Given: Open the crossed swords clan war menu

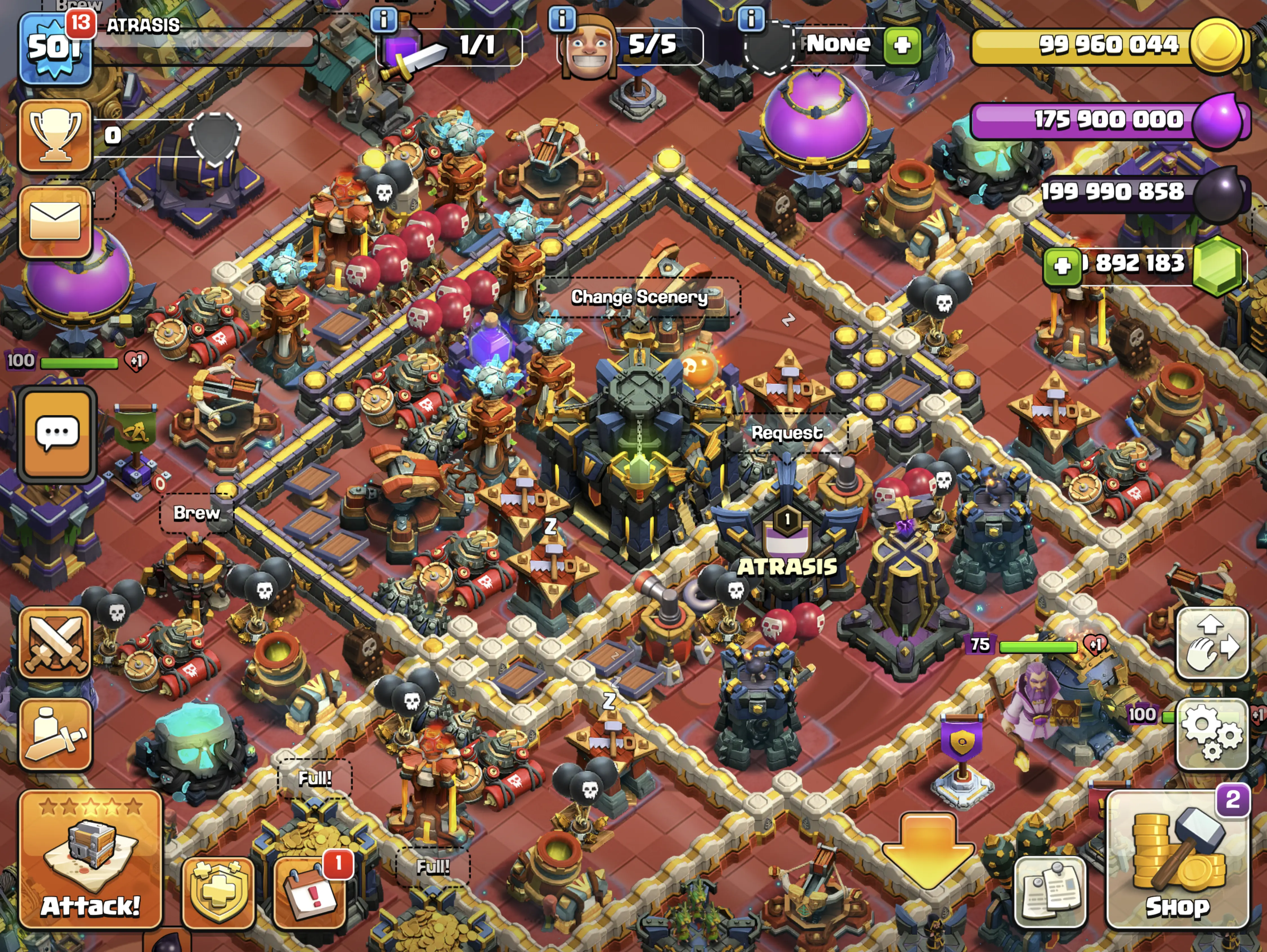Looking at the screenshot, I should [x=55, y=643].
